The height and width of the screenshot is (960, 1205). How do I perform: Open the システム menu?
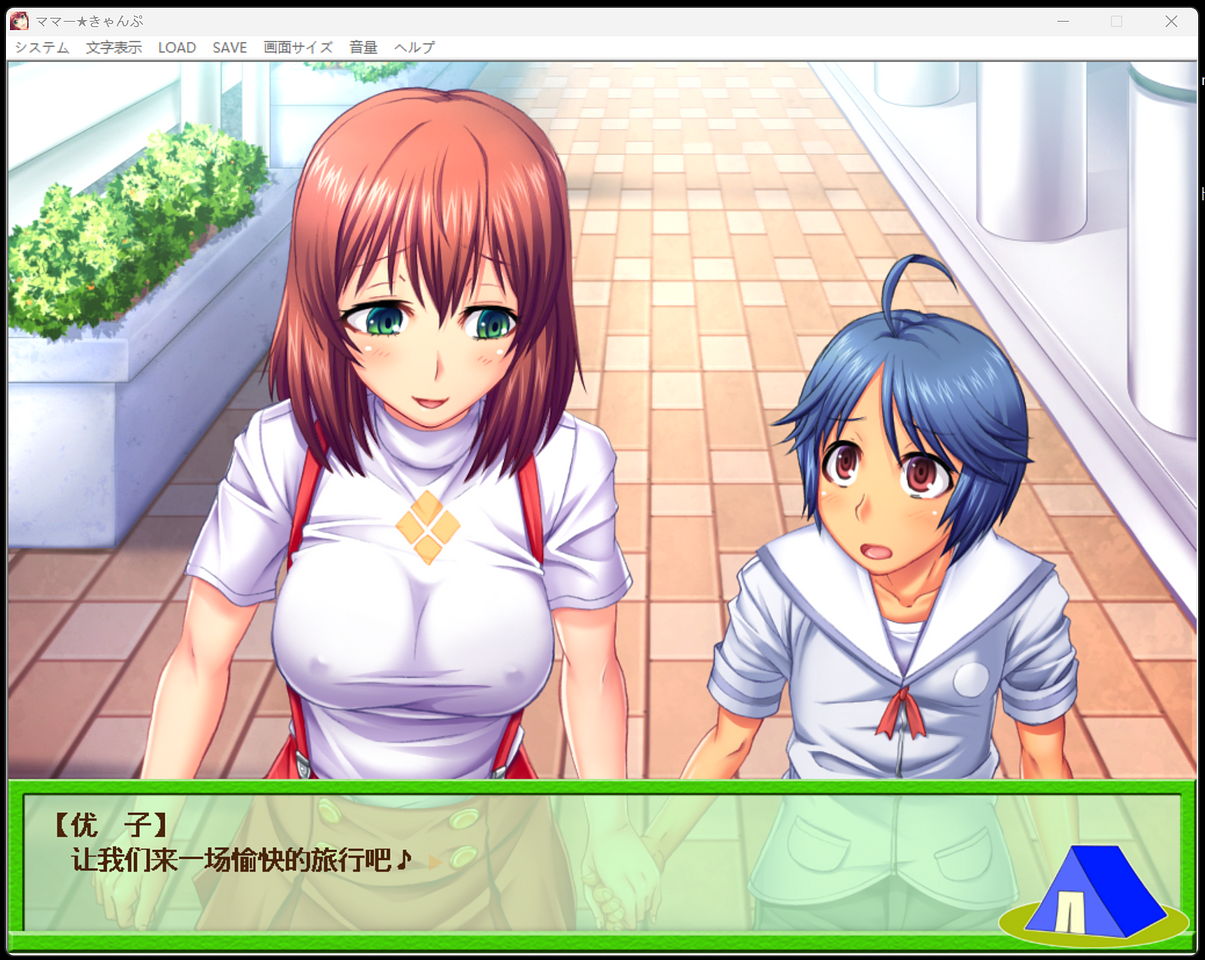[x=42, y=47]
